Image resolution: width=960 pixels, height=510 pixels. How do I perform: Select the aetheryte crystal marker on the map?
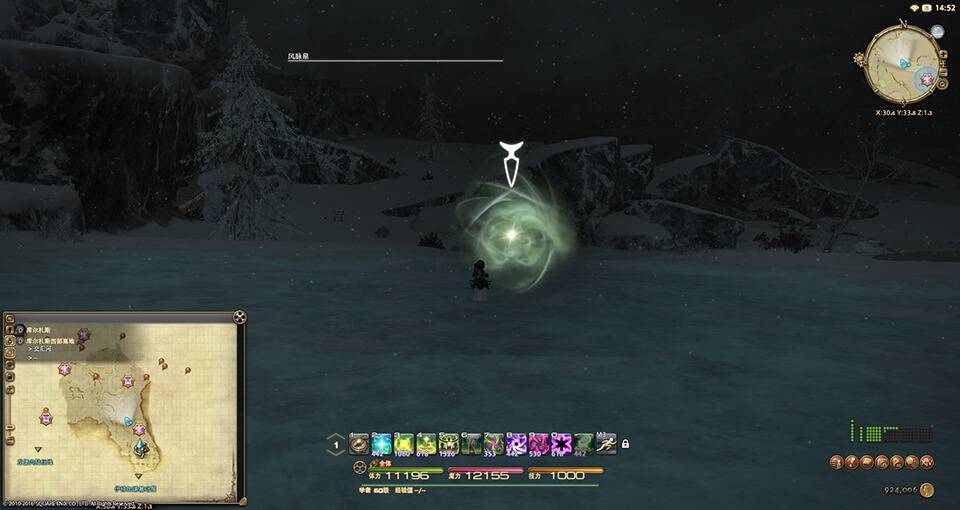pos(142,448)
